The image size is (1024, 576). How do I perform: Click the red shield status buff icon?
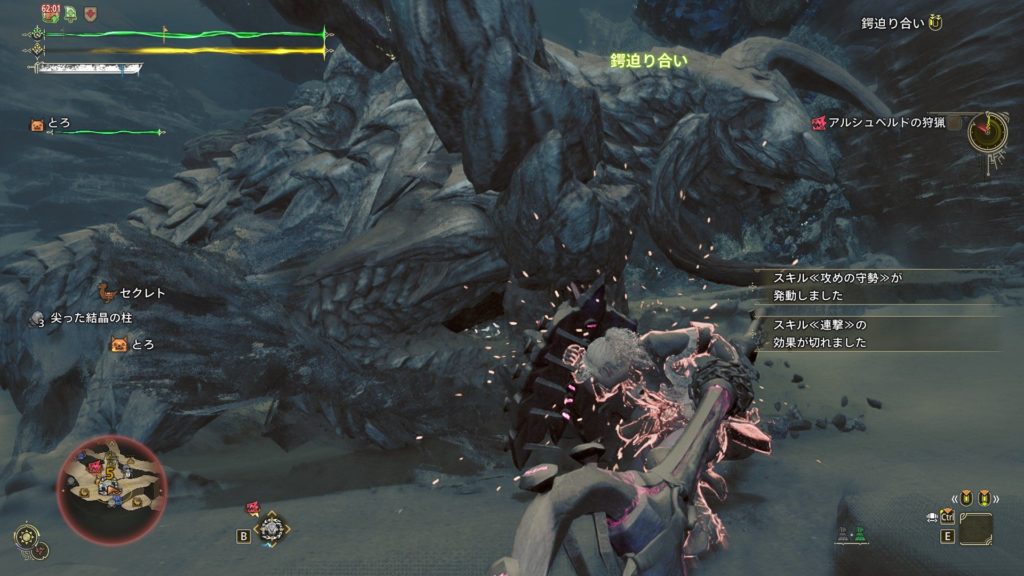coord(91,14)
